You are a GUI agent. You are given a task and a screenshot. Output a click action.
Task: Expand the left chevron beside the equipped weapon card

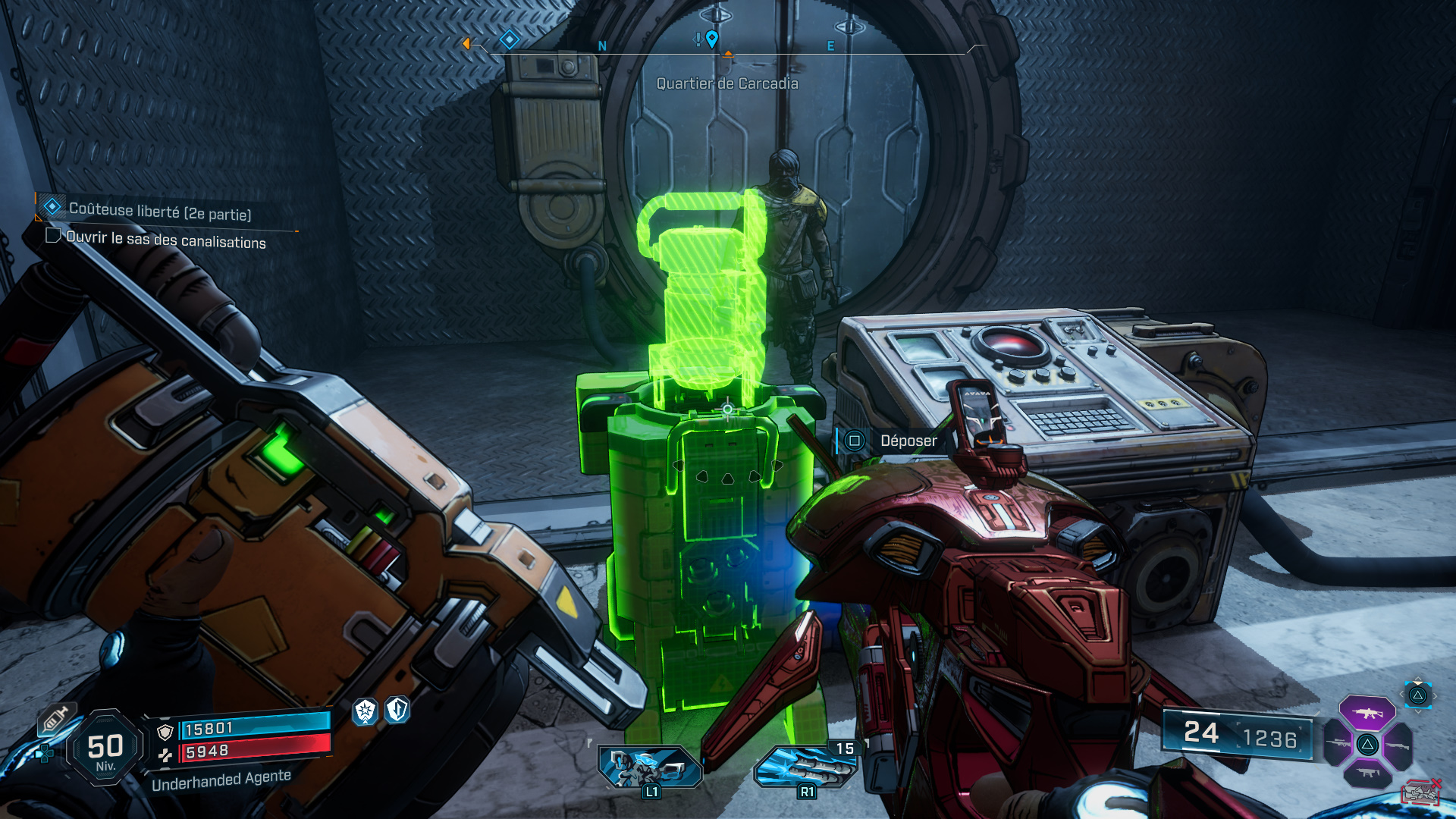(x=1401, y=694)
